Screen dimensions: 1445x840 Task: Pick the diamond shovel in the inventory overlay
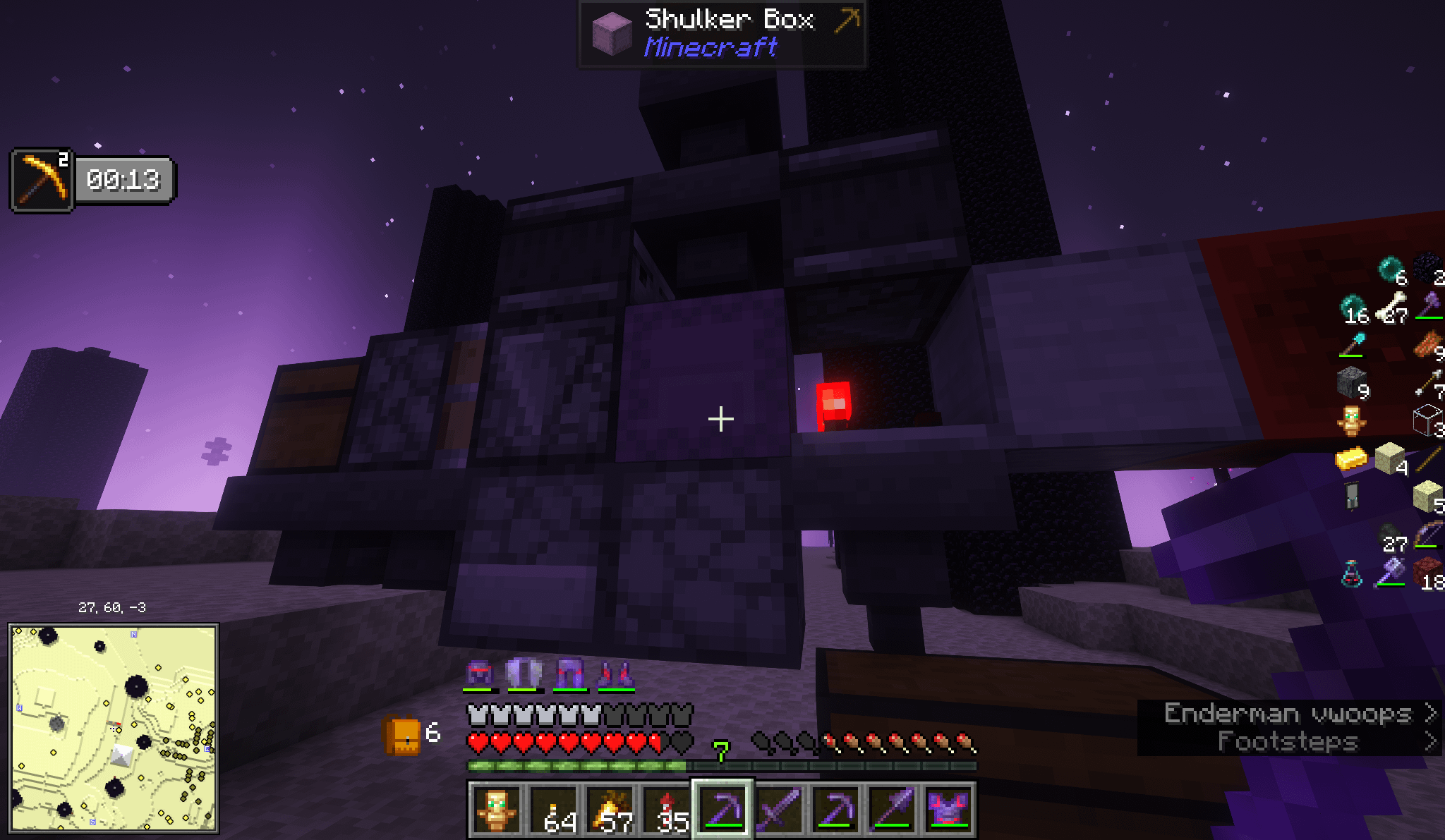click(x=1353, y=345)
